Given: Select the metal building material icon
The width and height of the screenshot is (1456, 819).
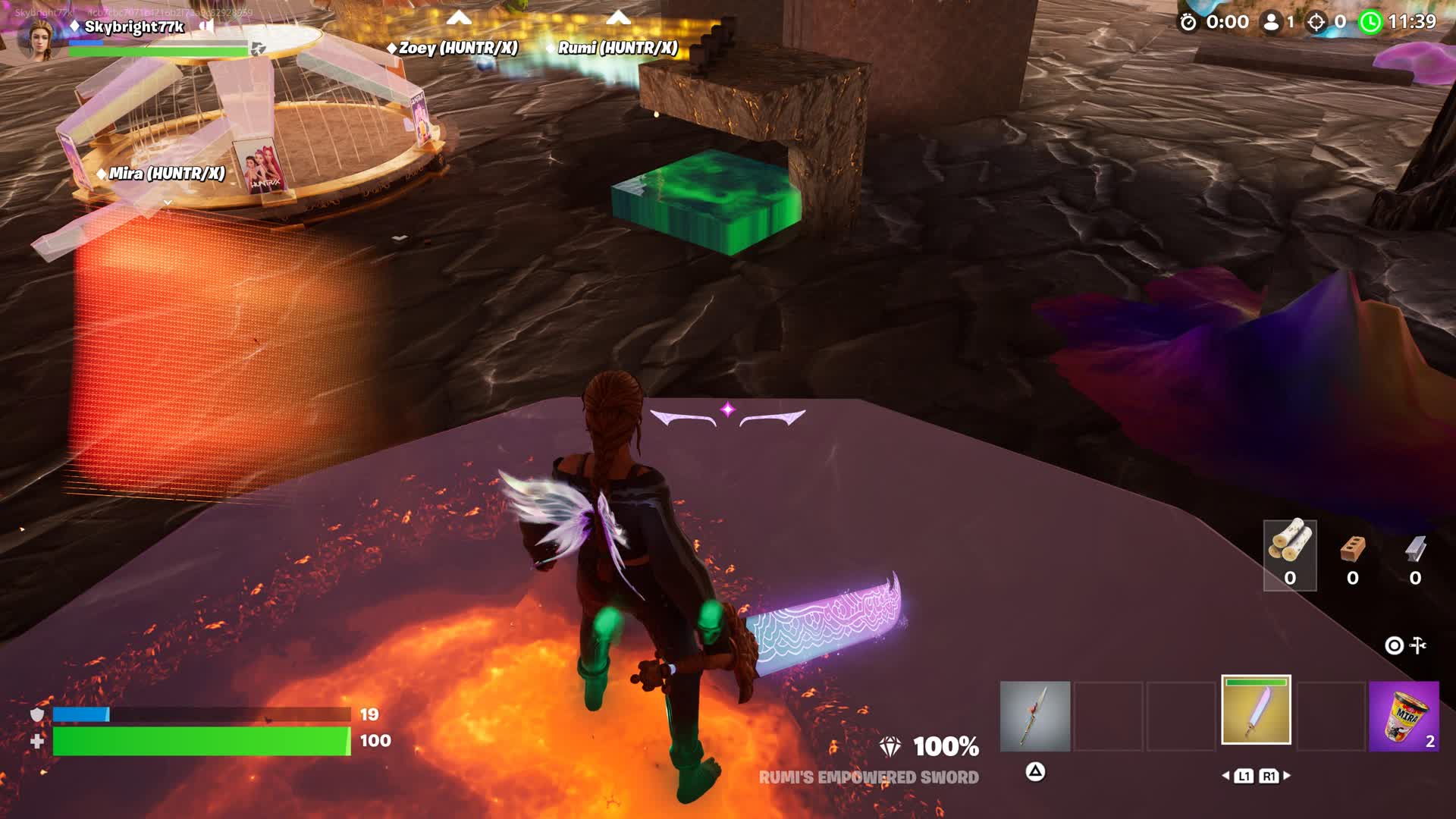Looking at the screenshot, I should 1415,549.
